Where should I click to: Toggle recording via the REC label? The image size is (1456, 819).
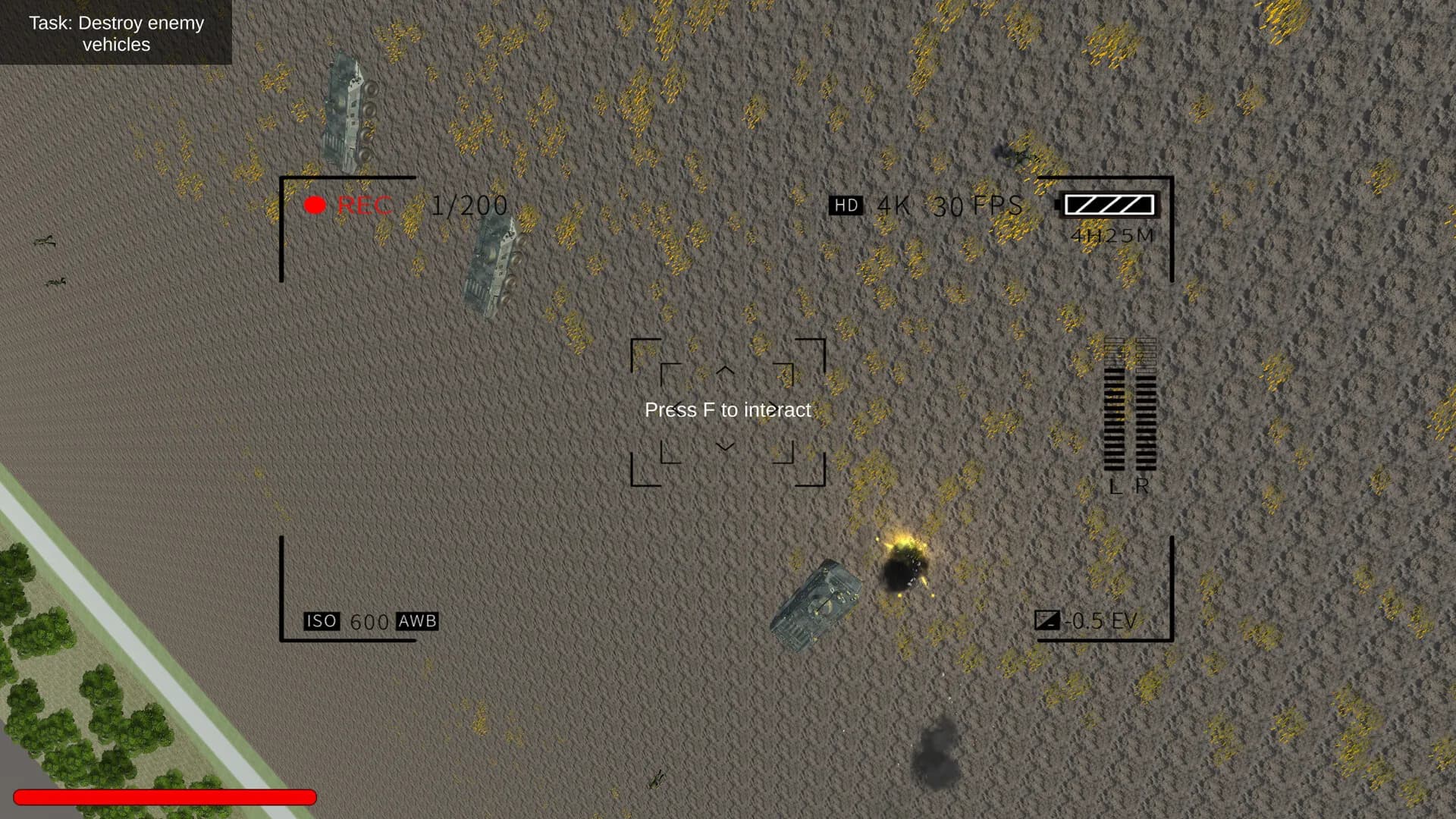[x=366, y=204]
